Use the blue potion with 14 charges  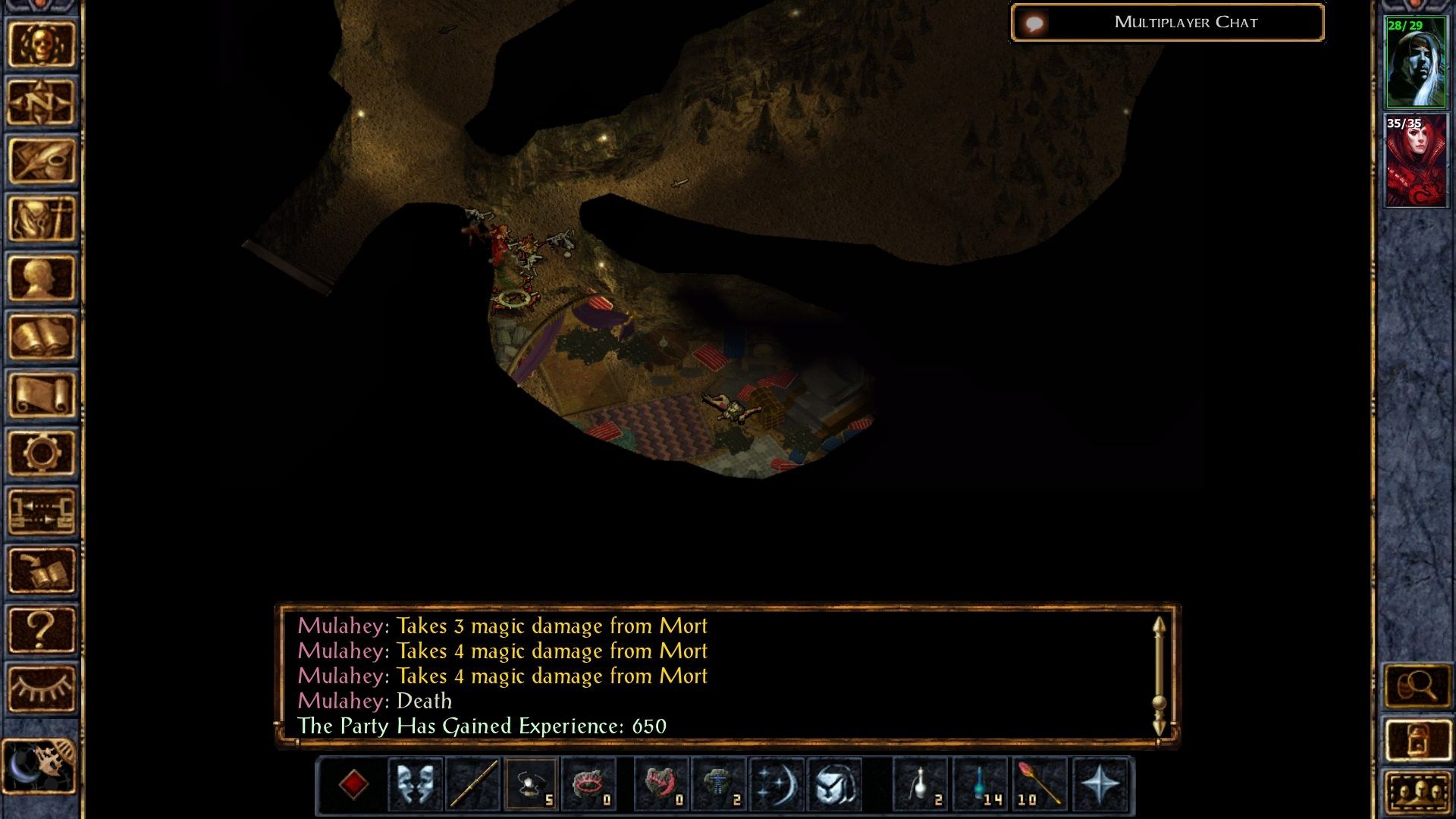pos(981,784)
